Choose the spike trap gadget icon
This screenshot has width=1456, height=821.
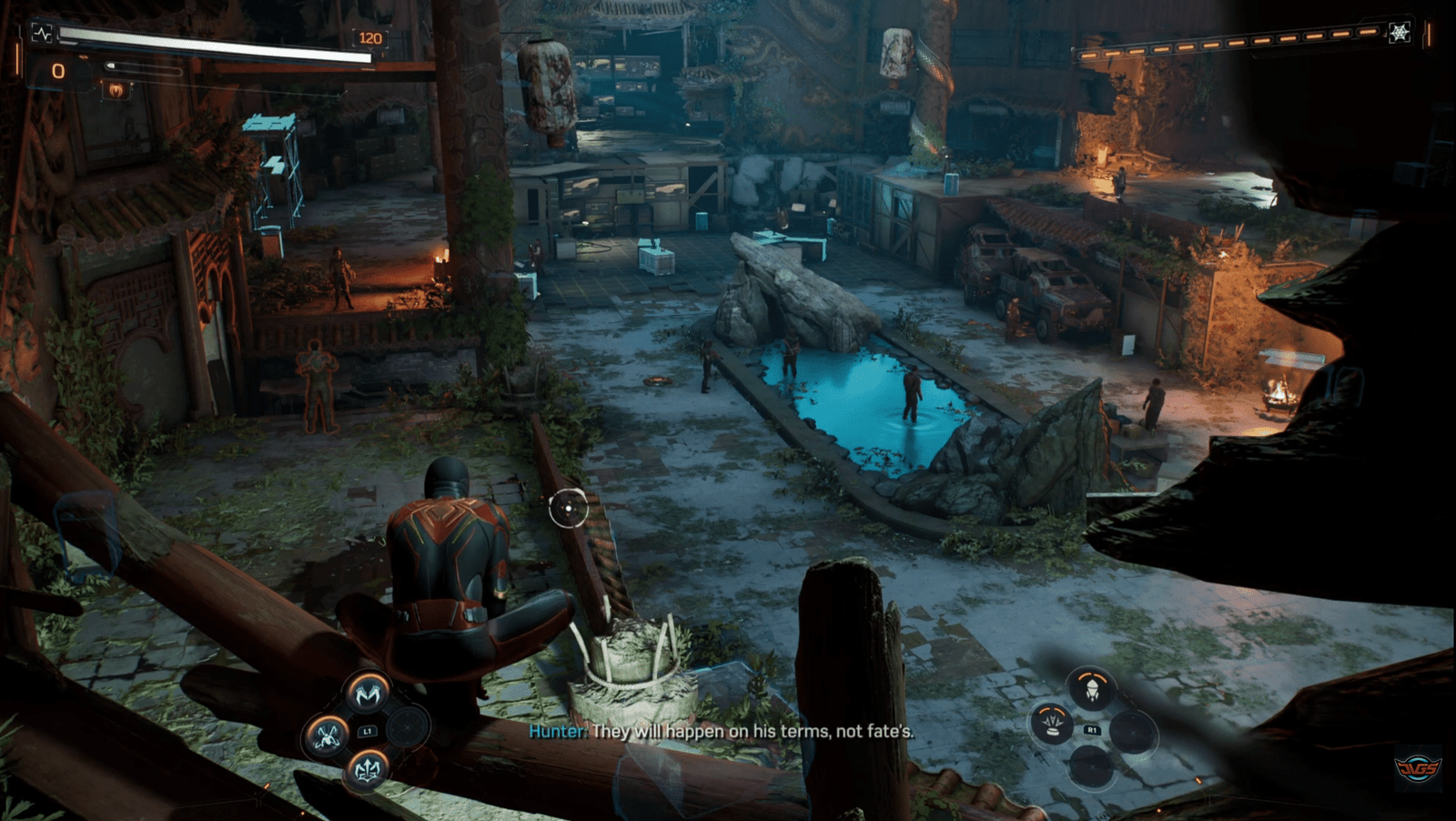coord(1053,725)
